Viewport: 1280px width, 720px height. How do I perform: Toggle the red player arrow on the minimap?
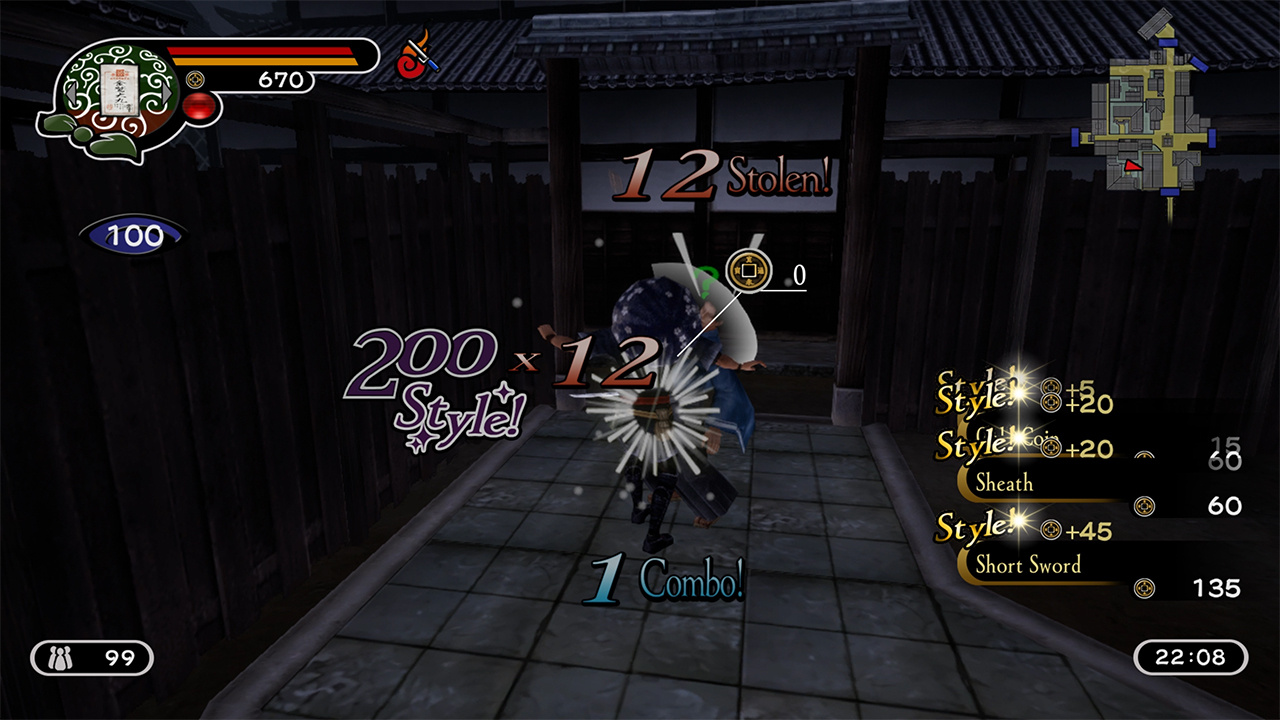(1134, 165)
